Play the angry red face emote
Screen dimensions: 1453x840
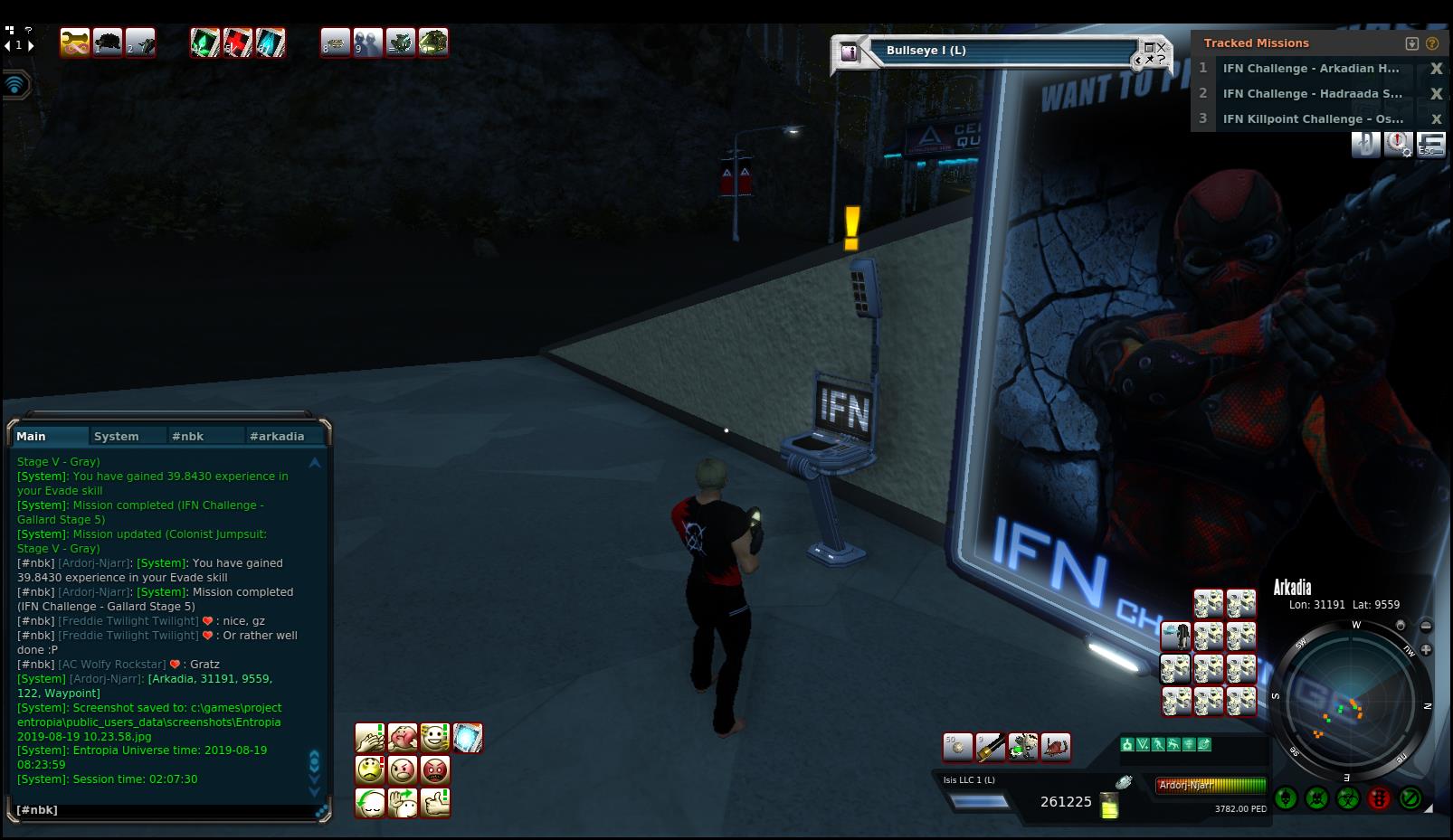(x=435, y=770)
